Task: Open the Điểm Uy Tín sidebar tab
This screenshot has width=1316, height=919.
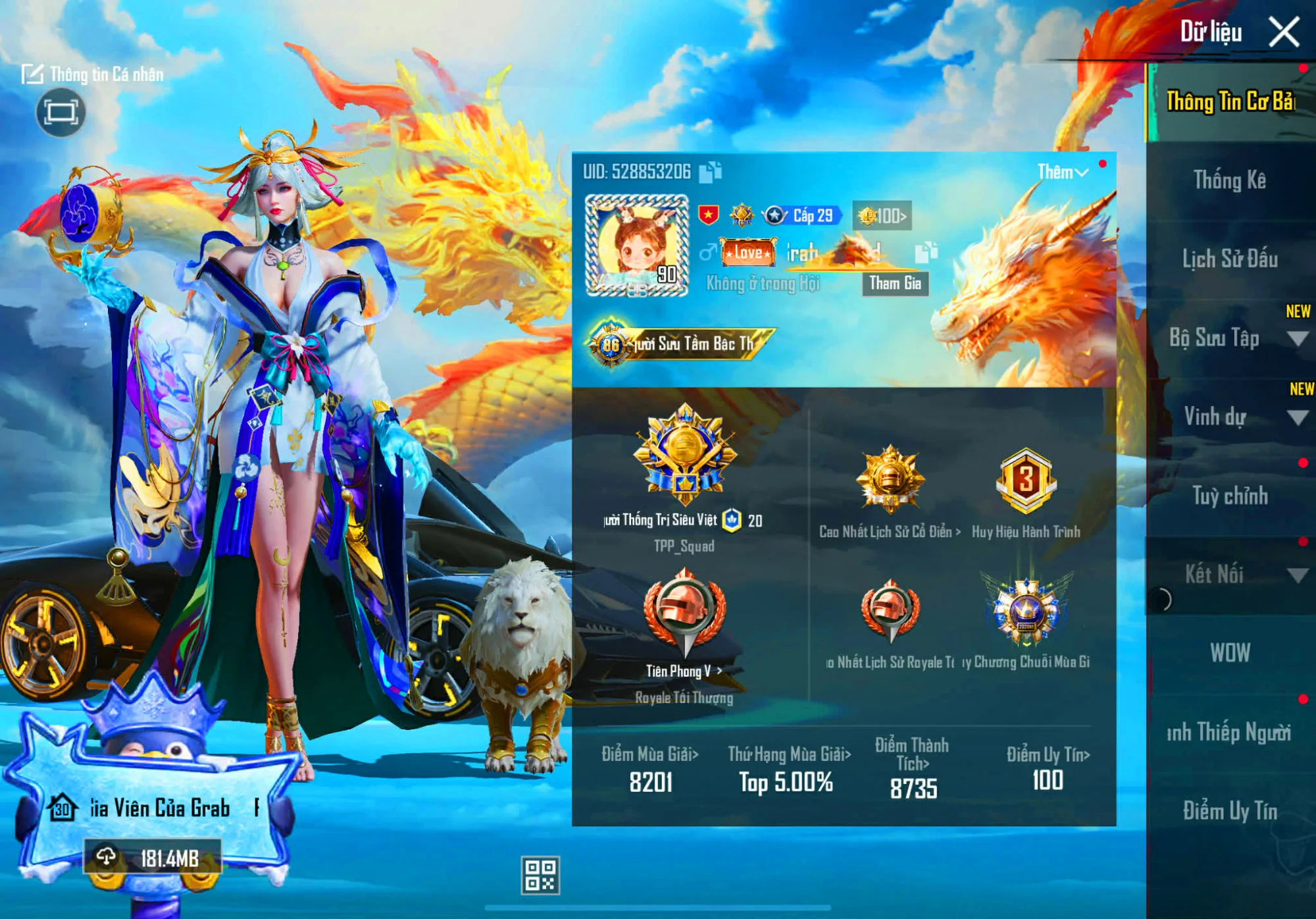Action: (x=1229, y=810)
